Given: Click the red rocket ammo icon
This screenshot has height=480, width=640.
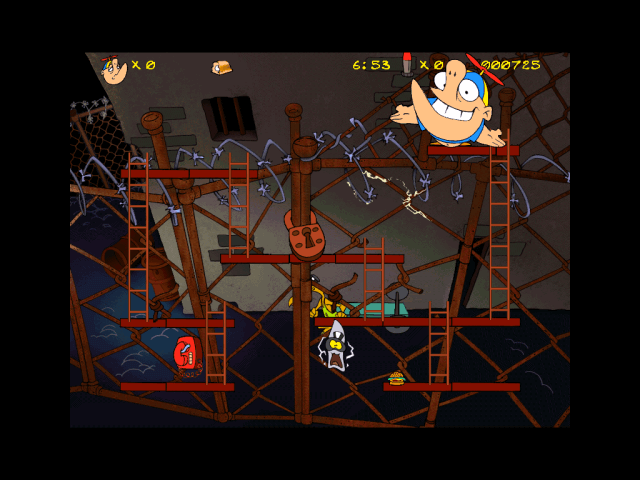Looking at the screenshot, I should (407, 64).
